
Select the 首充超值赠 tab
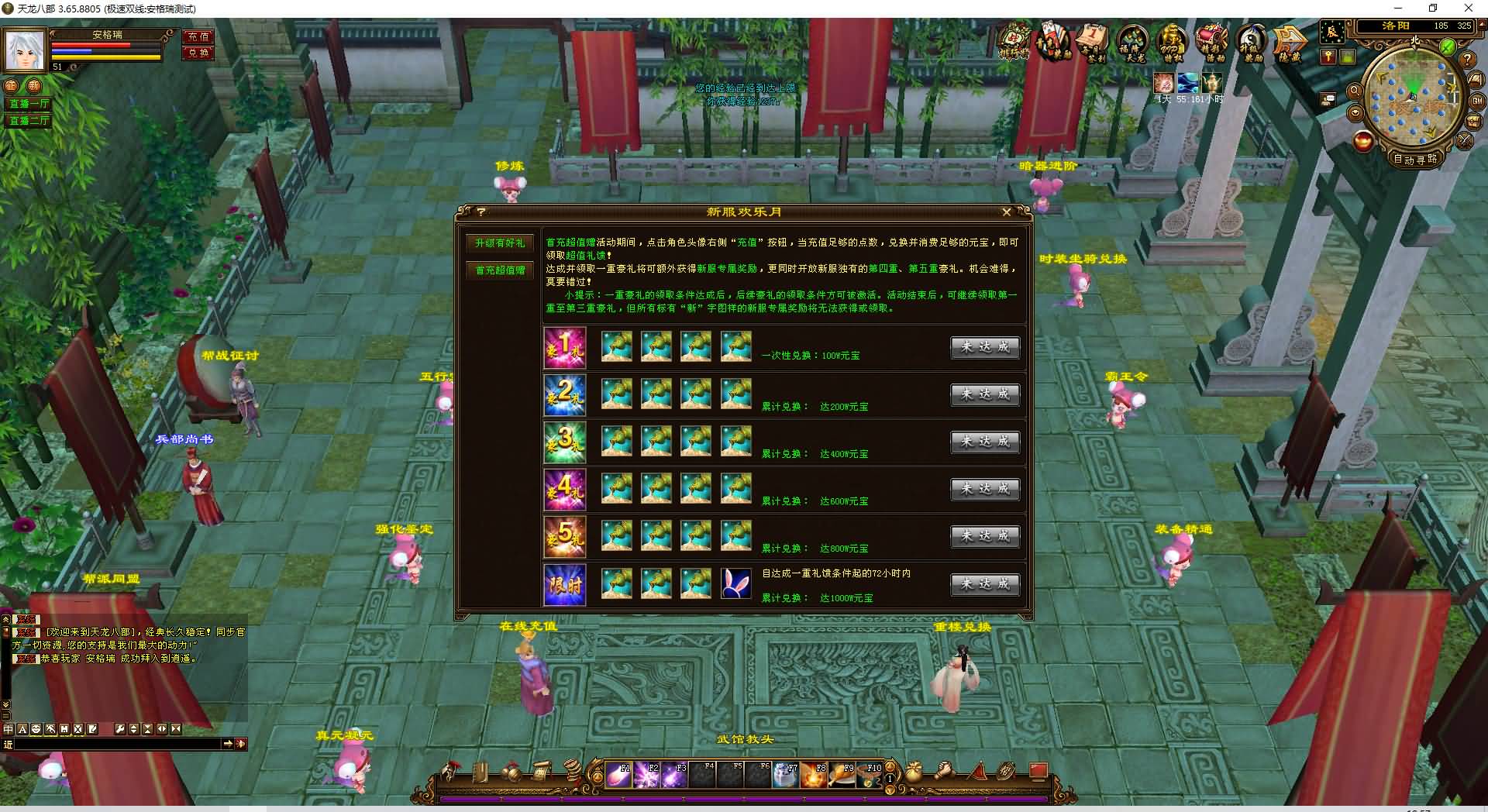coord(500,270)
